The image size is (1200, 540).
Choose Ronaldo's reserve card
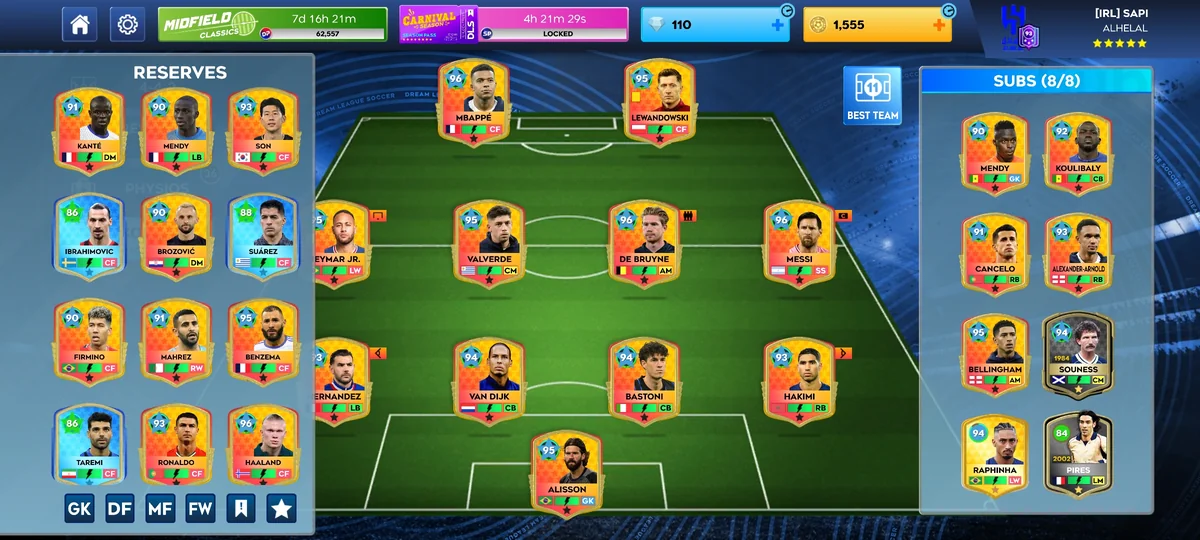click(176, 445)
